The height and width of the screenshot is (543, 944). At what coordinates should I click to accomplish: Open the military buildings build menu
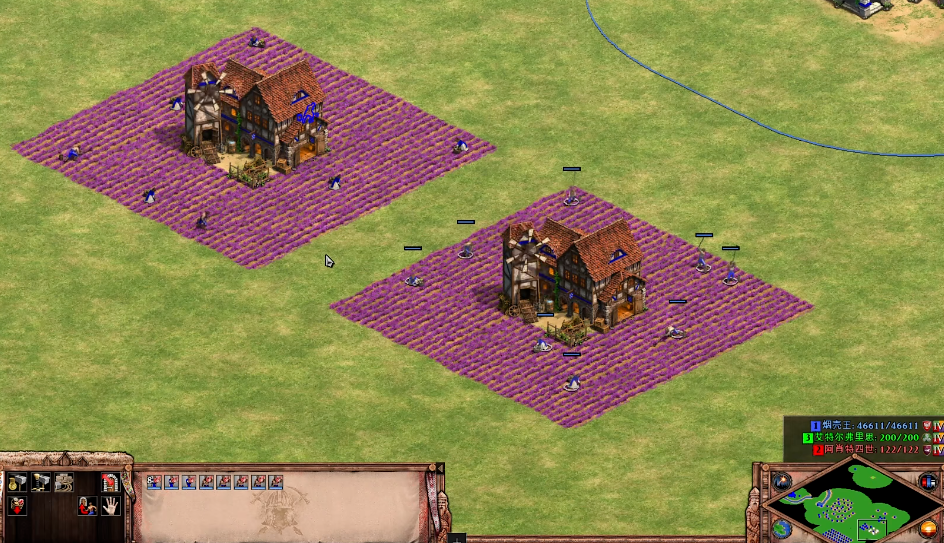coord(41,482)
